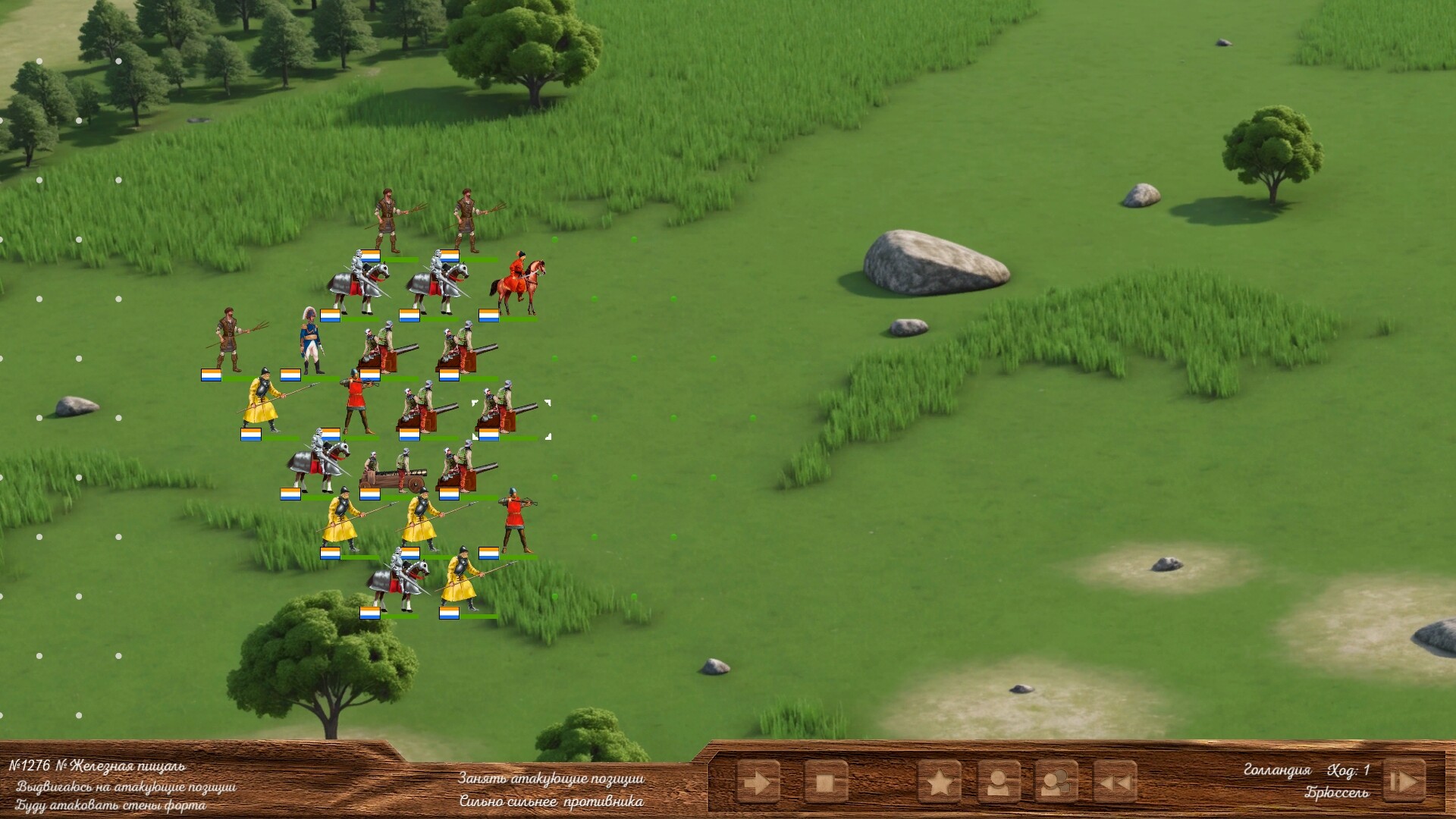Click the double-arrow rewind button
This screenshot has height=819, width=1456.
1116,782
